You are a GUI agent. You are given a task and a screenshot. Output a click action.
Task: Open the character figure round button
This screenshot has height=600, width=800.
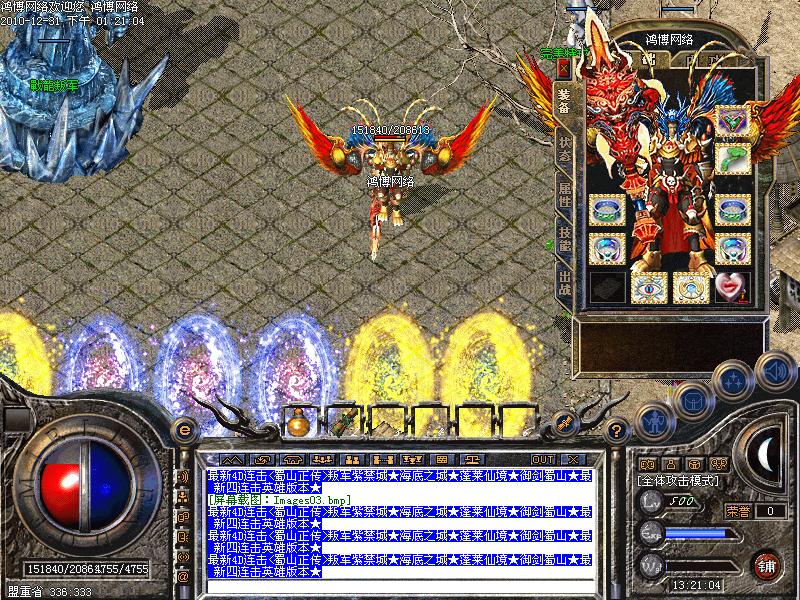[652, 421]
